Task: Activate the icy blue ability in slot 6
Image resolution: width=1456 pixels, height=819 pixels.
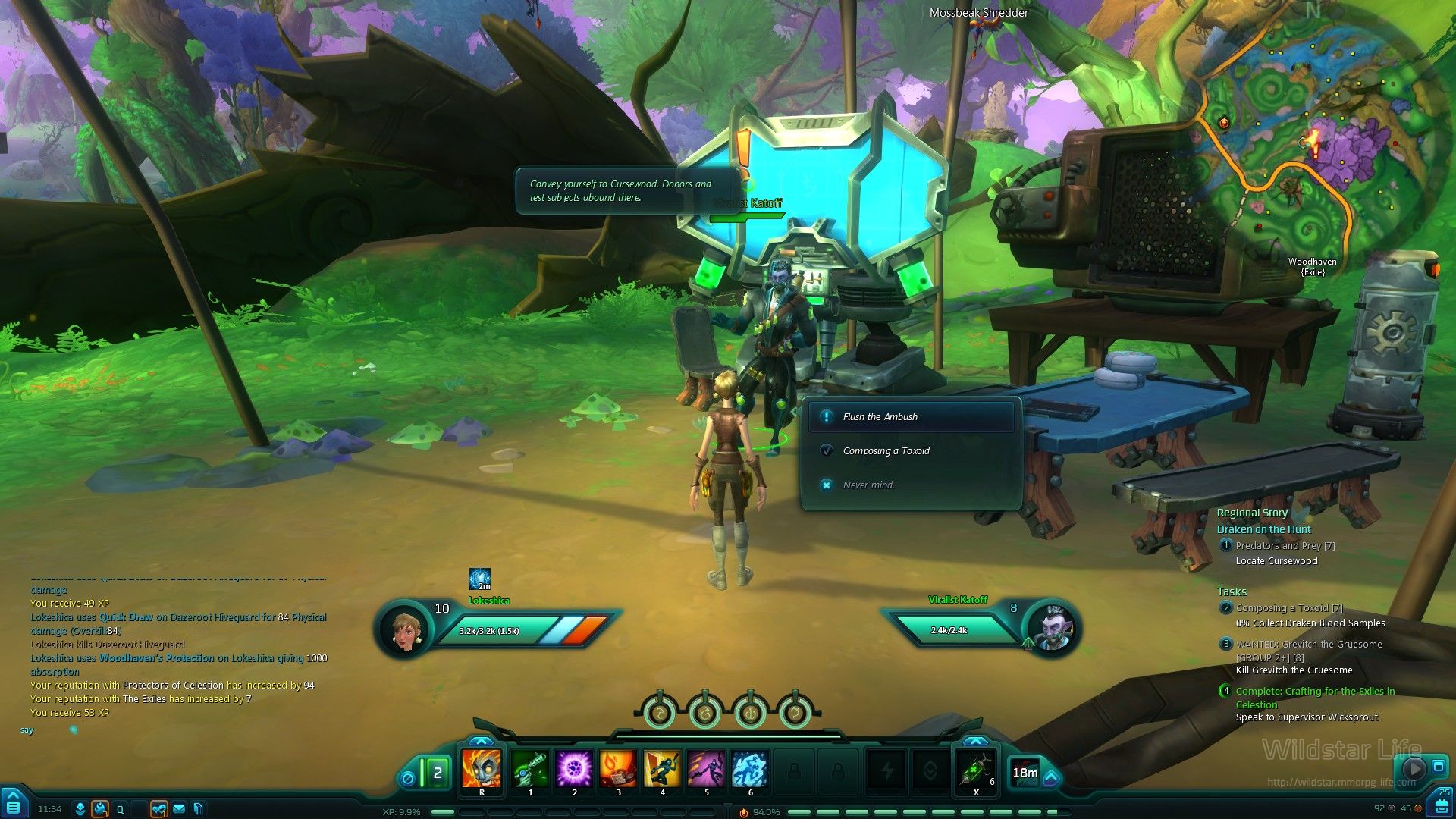Action: [750, 767]
